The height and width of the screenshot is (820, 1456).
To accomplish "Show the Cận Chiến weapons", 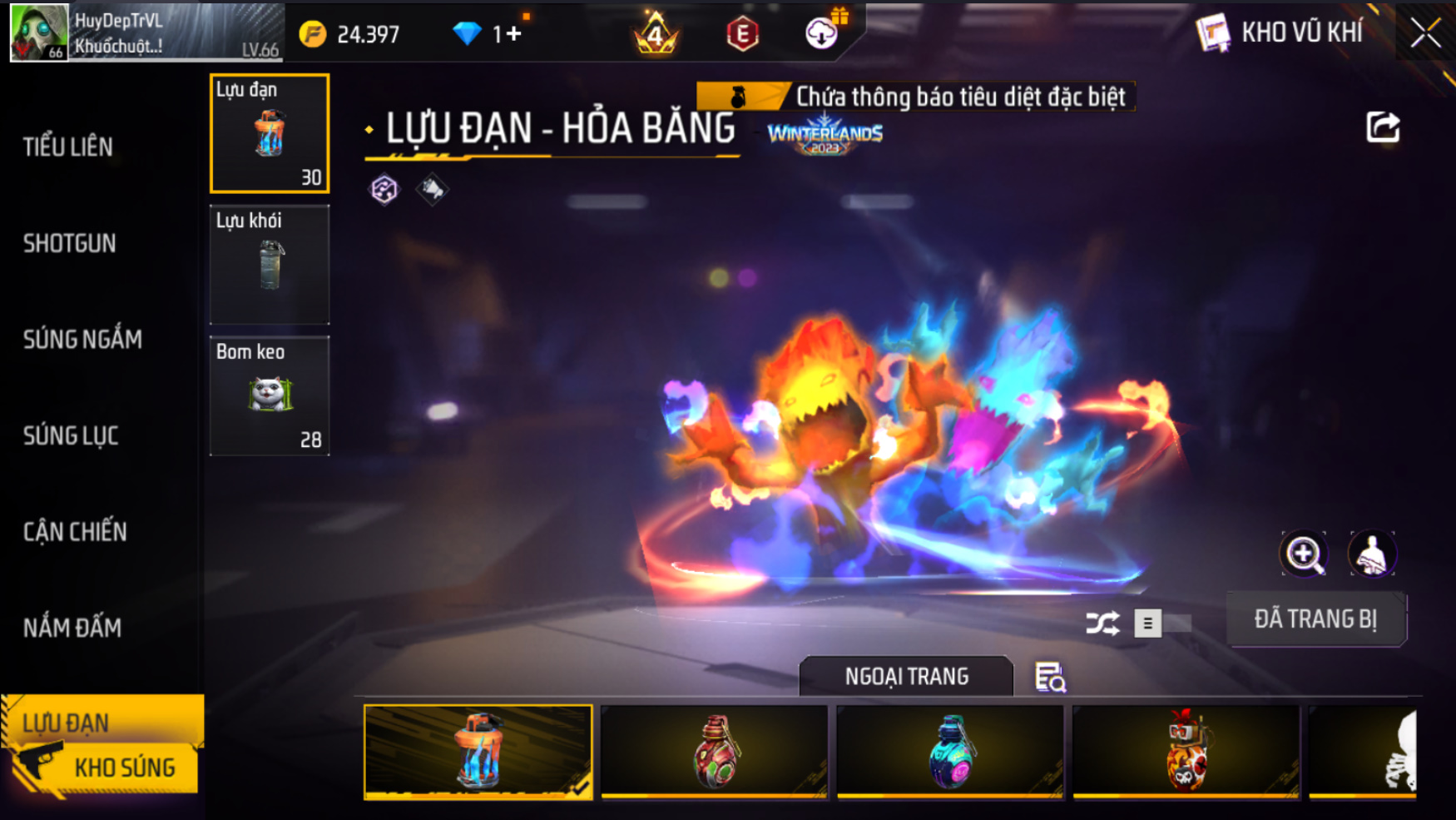I will pos(75,532).
